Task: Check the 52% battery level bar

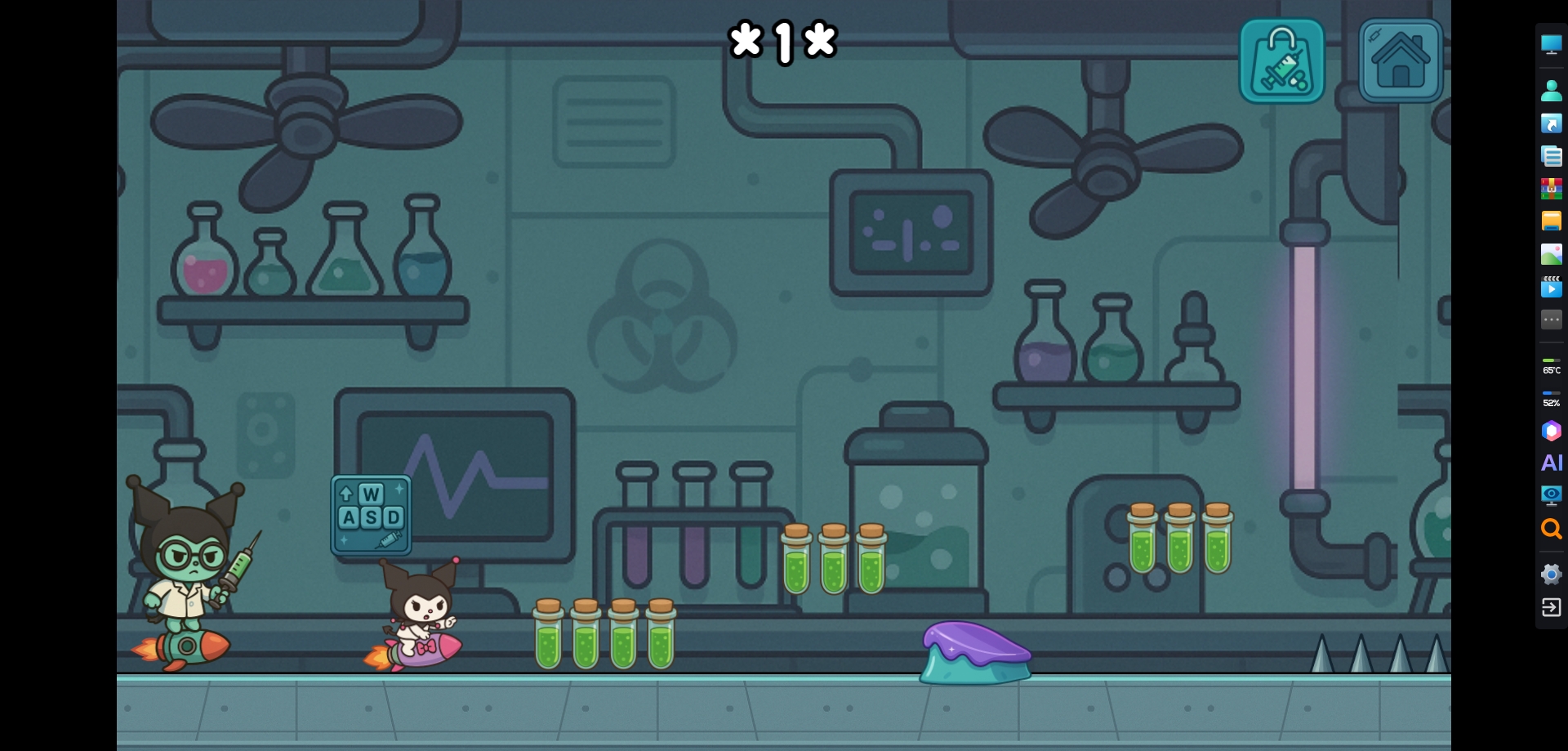Action: click(x=1551, y=397)
